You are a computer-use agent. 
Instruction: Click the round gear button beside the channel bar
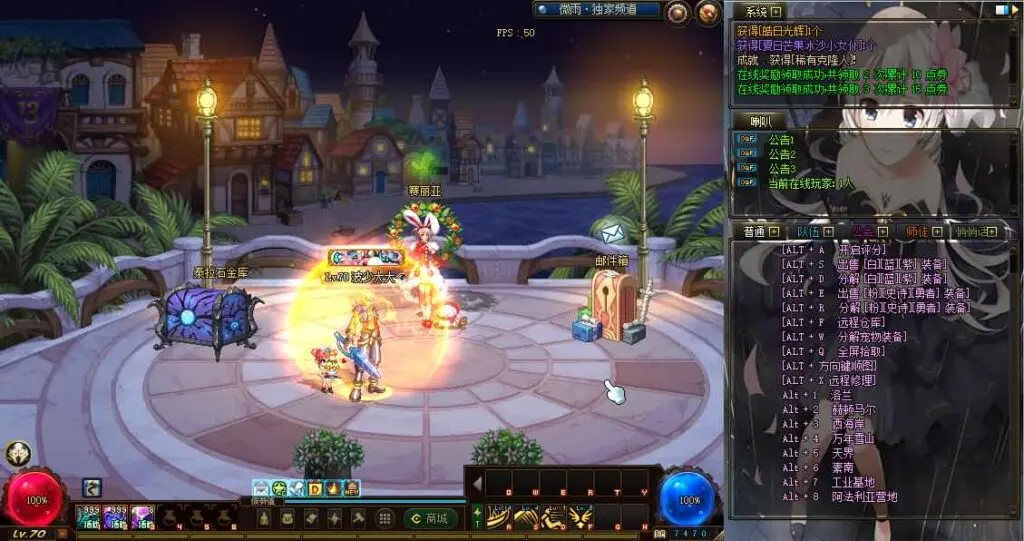[678, 12]
